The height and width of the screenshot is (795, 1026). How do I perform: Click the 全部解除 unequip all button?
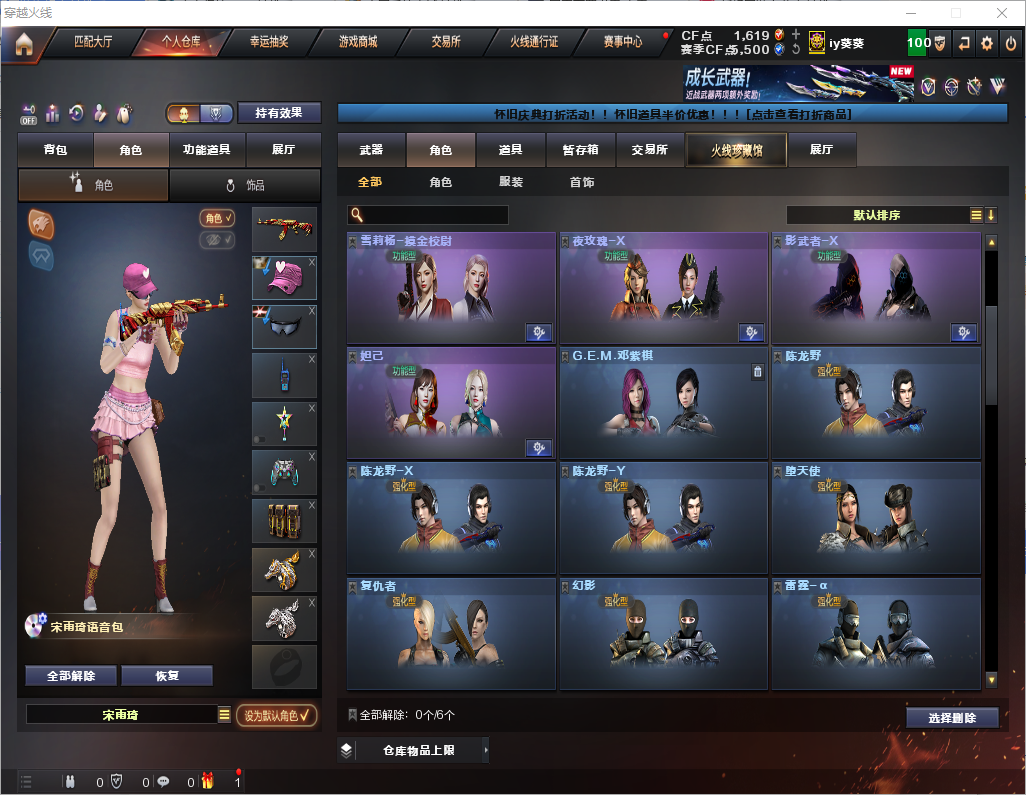(71, 676)
